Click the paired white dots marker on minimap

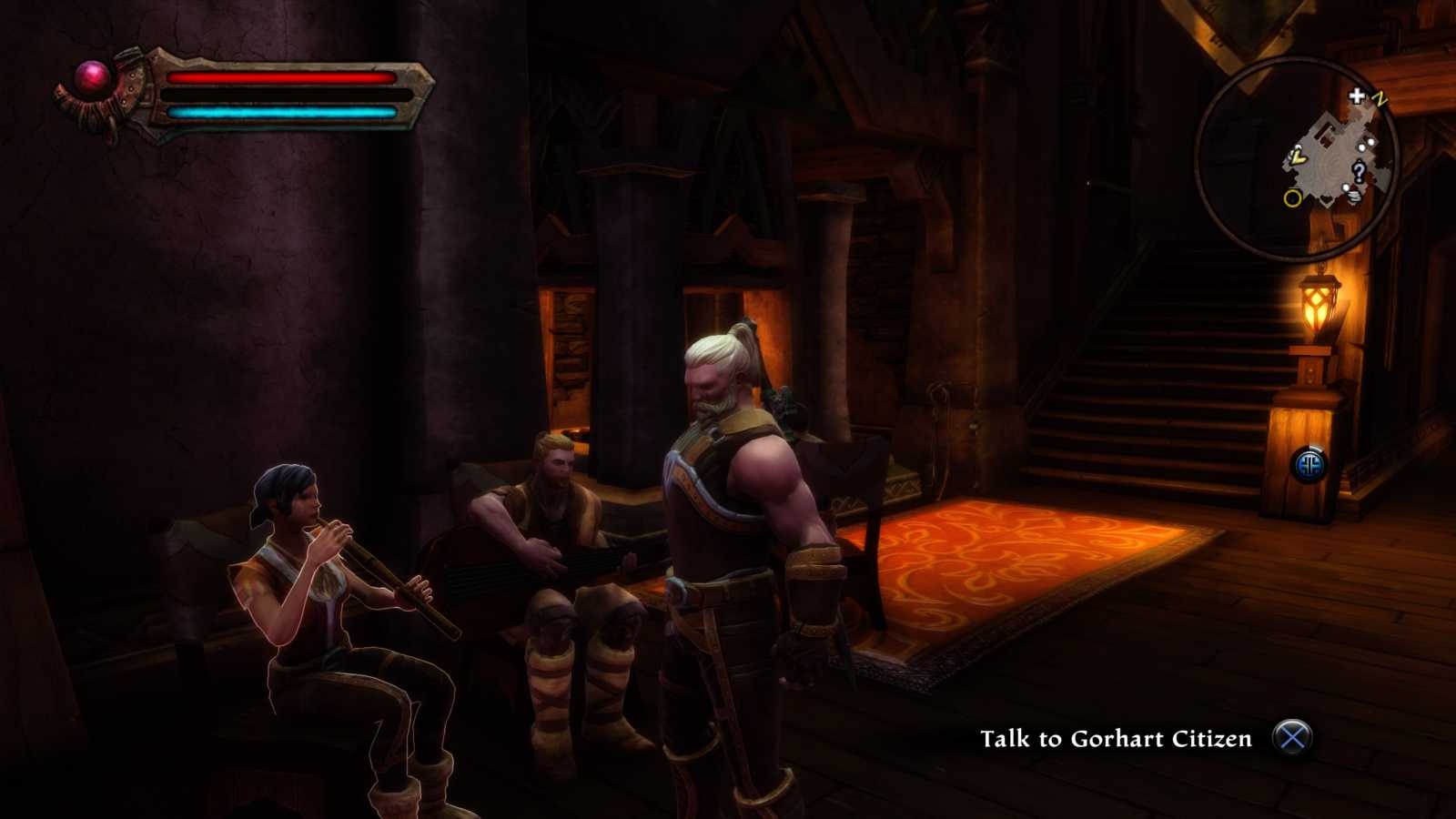(x=1367, y=143)
